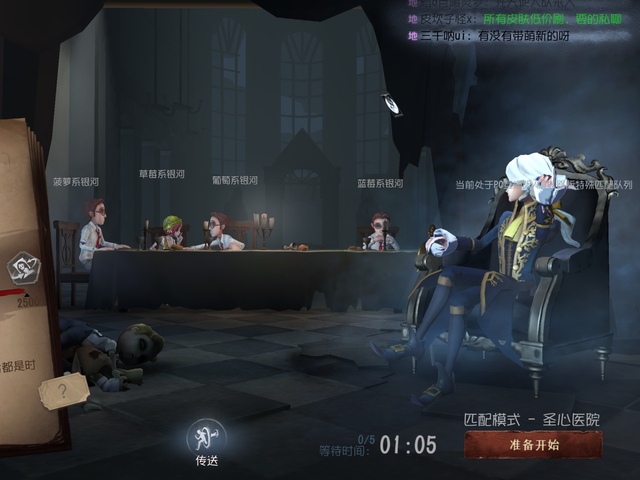Screen dimensions: 640x480
Task: Click the 准备开始 ready button
Action: tap(533, 445)
